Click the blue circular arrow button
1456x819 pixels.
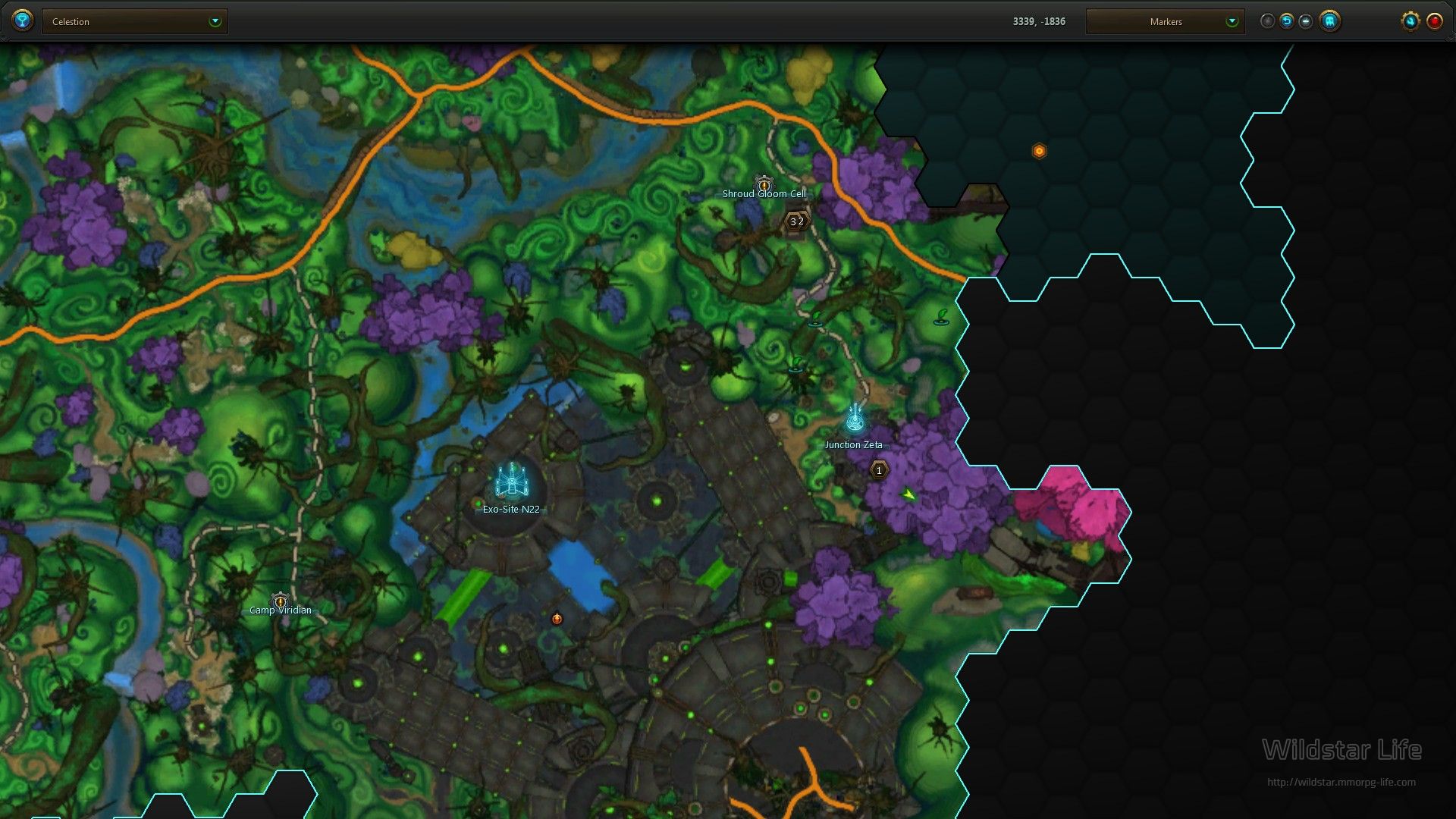pyautogui.click(x=1287, y=21)
